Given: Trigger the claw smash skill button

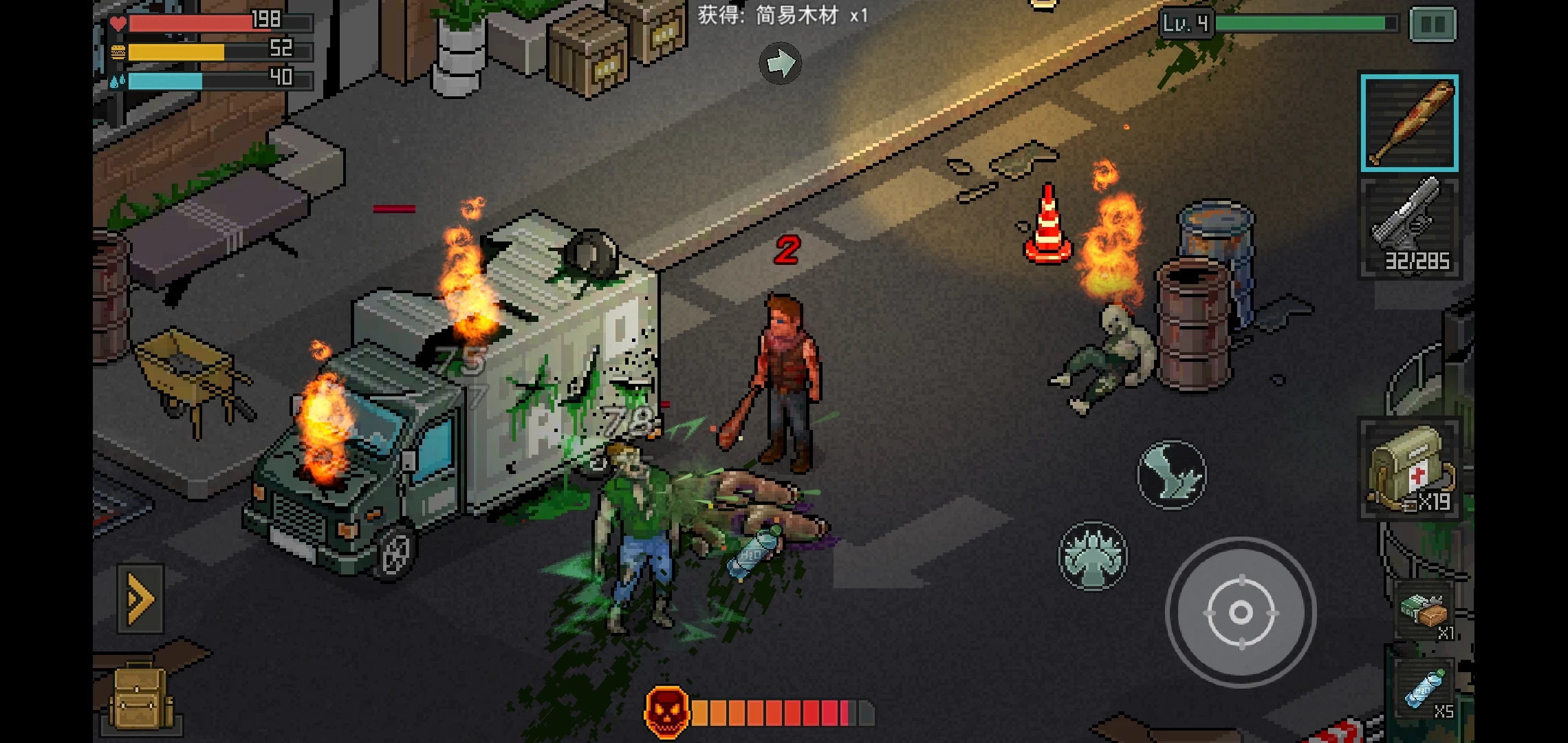Looking at the screenshot, I should tap(1093, 555).
